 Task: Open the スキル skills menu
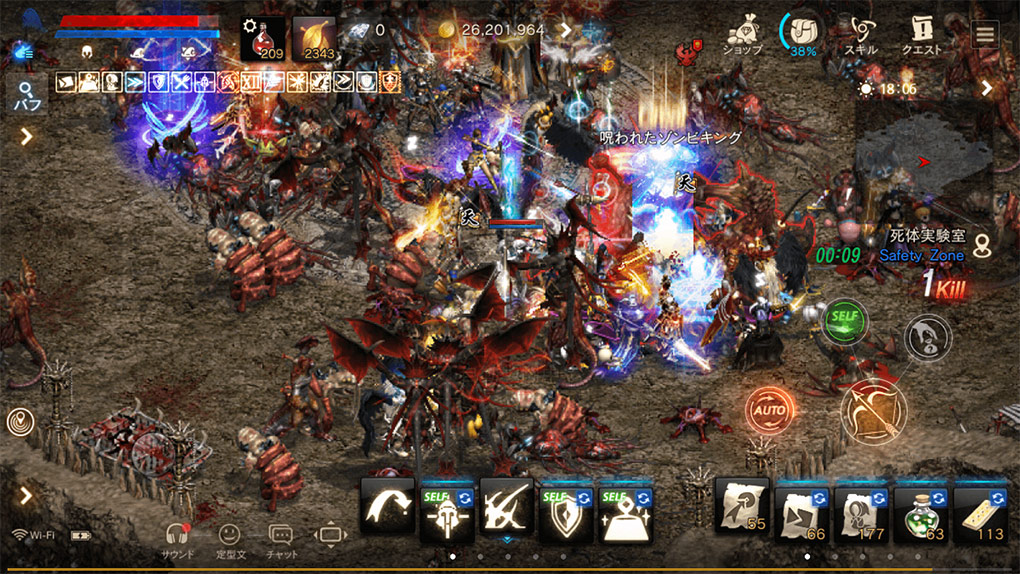click(860, 35)
